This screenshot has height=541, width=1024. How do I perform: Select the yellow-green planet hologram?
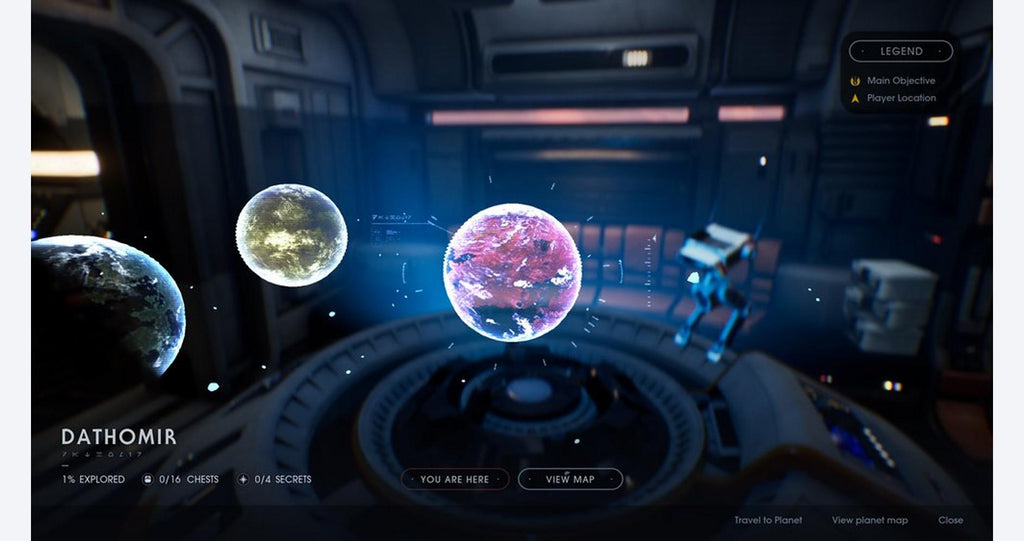click(x=291, y=235)
